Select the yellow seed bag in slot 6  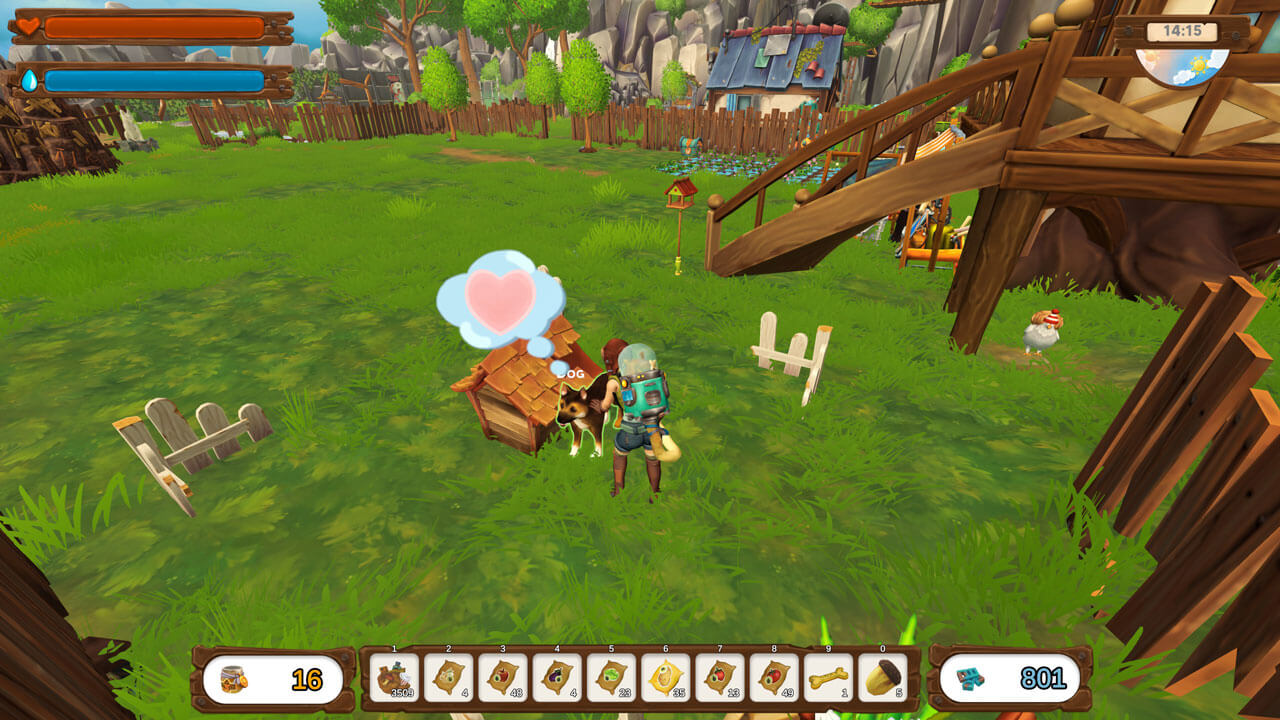tap(665, 678)
